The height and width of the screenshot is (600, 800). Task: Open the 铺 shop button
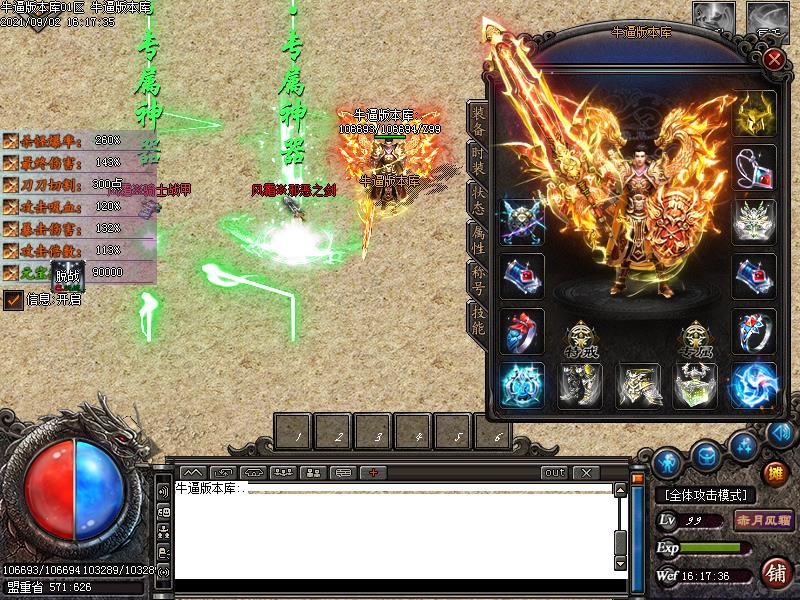pyautogui.click(x=775, y=572)
